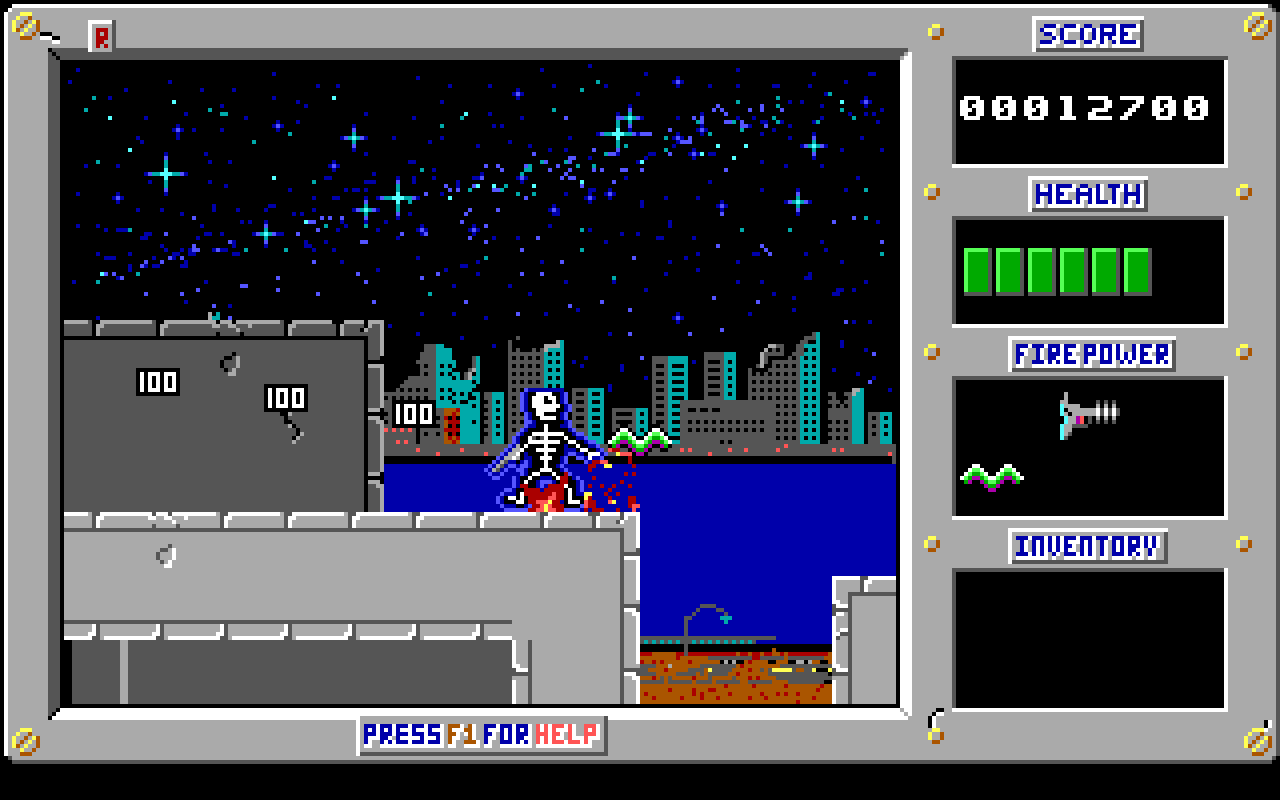1280x800 pixels.
Task: Switch to the SCORE panel label
Action: tap(1088, 33)
